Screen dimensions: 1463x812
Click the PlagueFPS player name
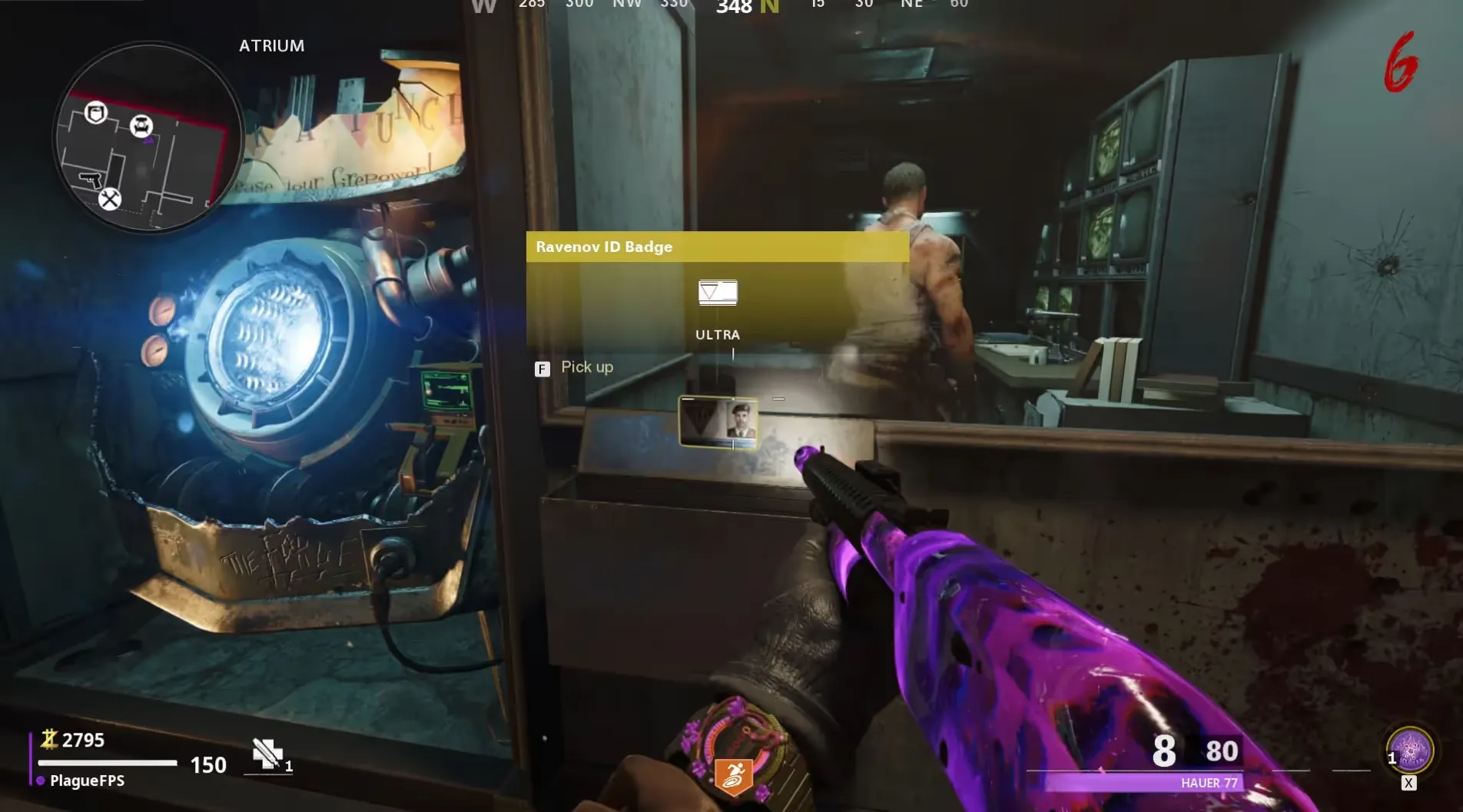coord(87,781)
